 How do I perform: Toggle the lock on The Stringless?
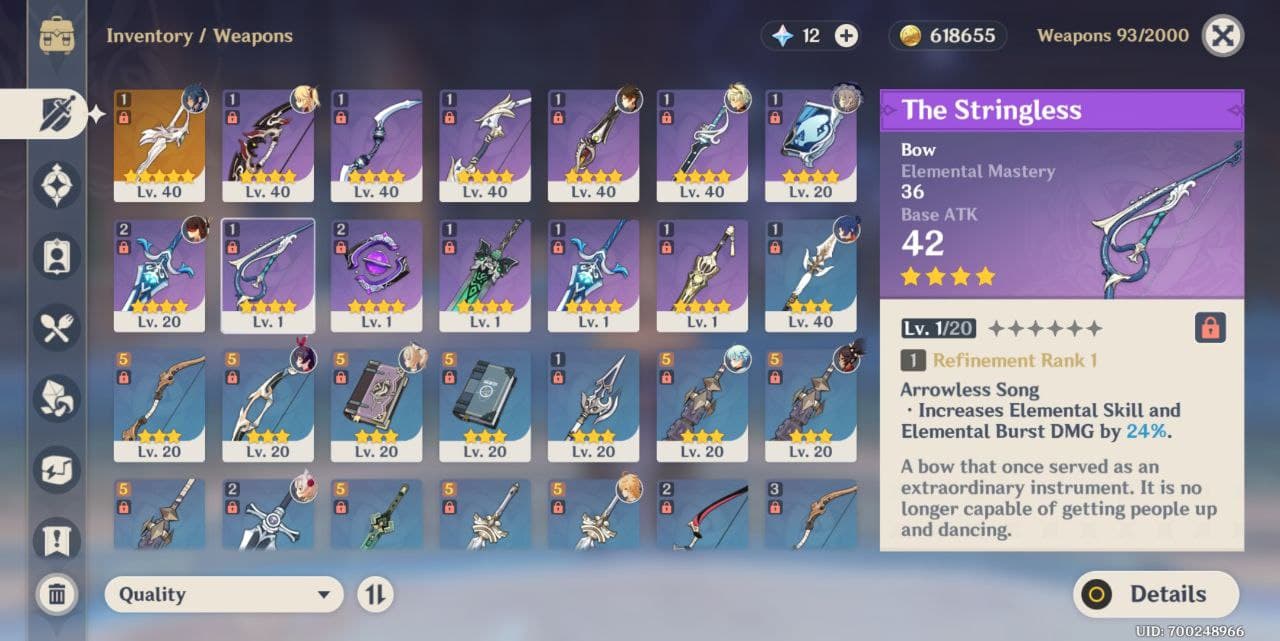pyautogui.click(x=1210, y=328)
